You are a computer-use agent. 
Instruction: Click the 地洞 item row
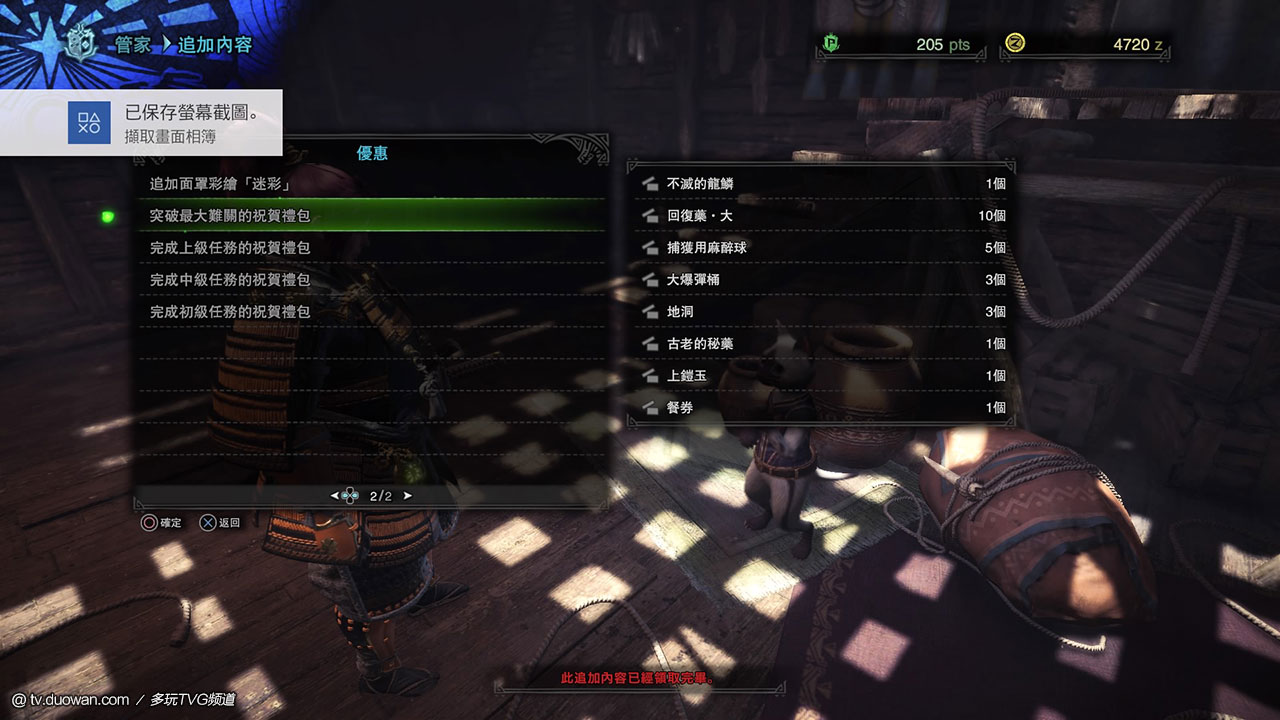pos(820,312)
